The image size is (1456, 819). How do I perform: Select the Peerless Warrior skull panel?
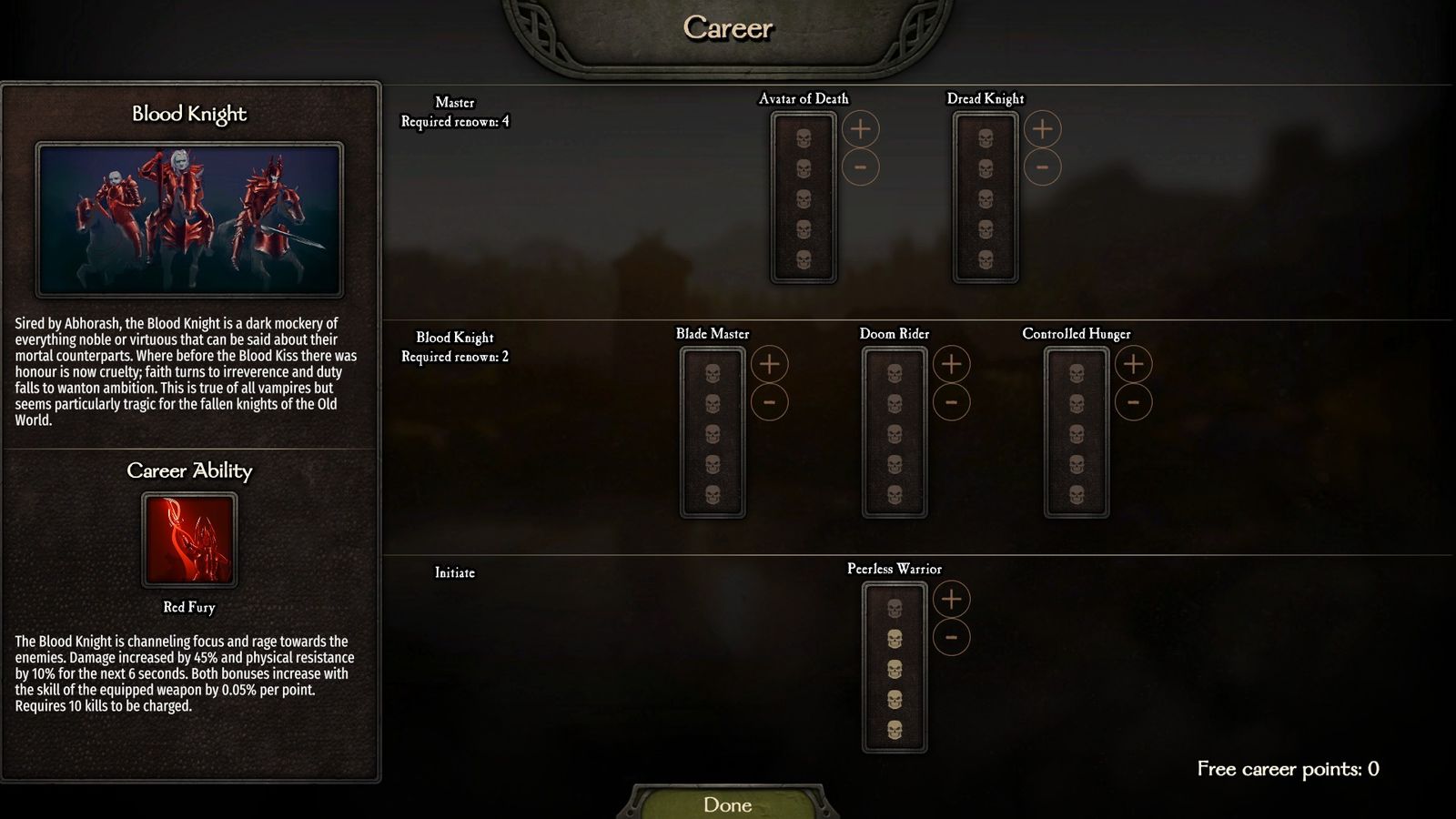pyautogui.click(x=895, y=667)
